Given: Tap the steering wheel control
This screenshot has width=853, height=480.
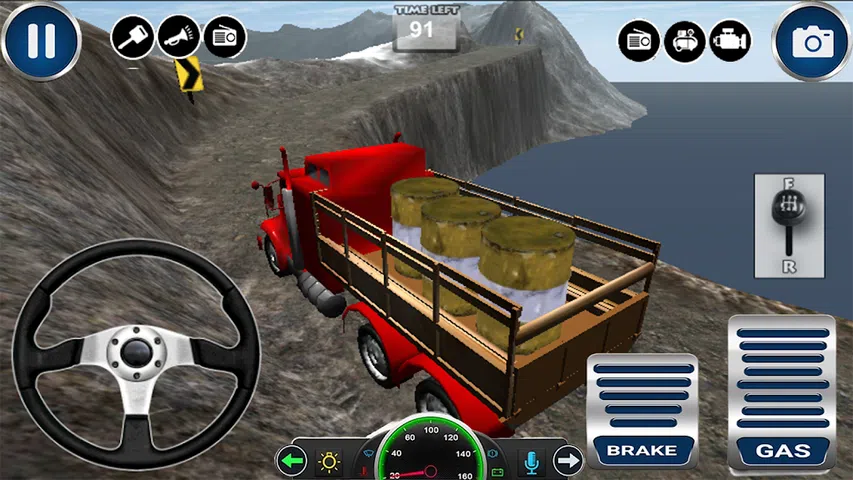Looking at the screenshot, I should 136,353.
